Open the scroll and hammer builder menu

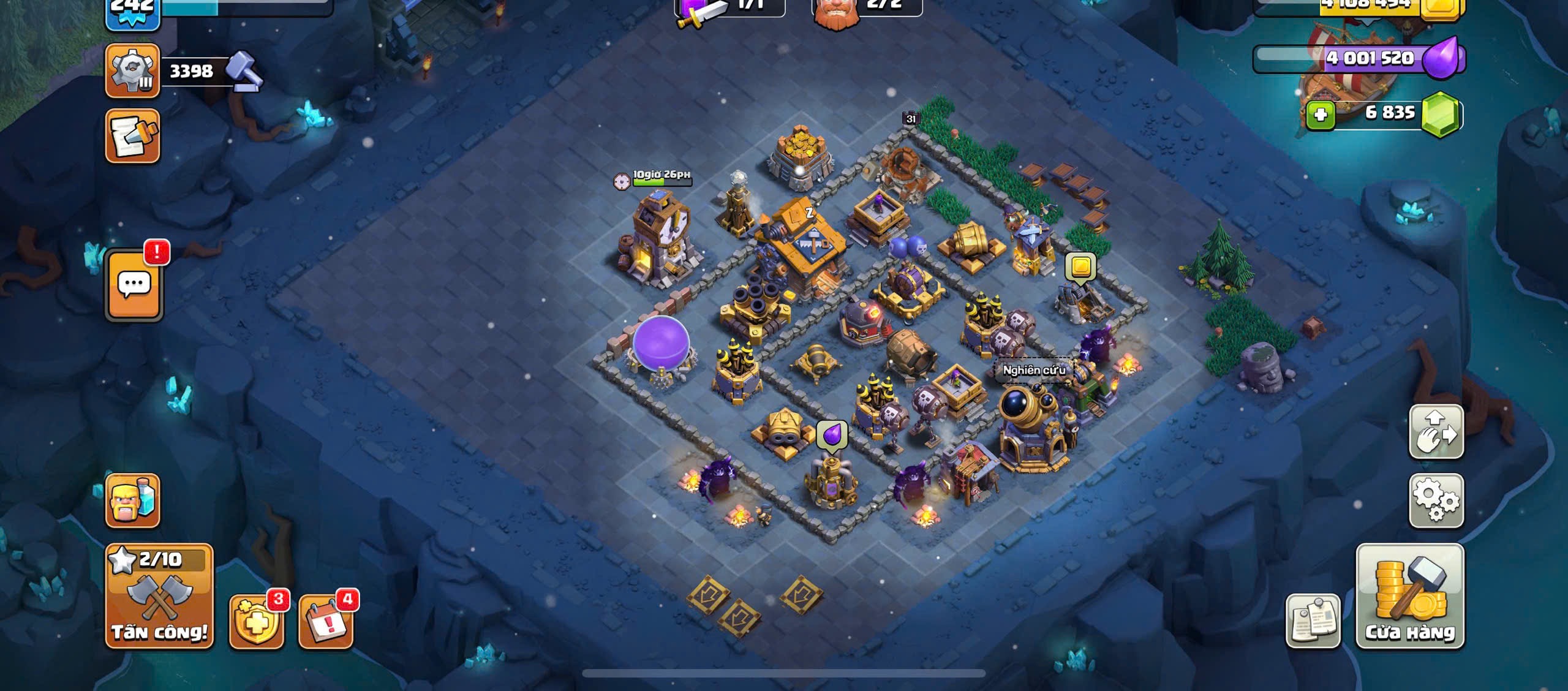coord(132,137)
